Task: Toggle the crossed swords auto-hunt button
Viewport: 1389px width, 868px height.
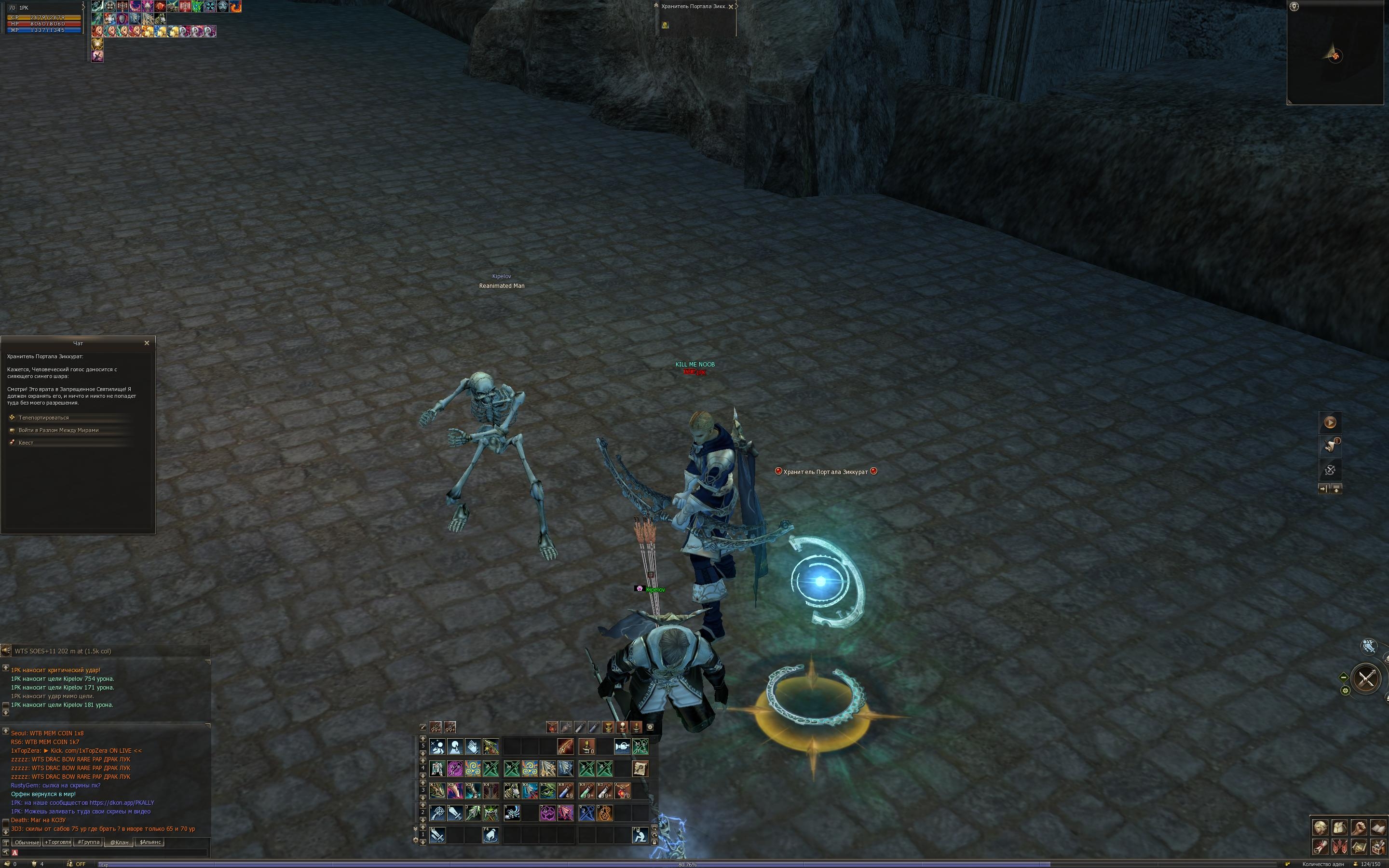Action: click(1365, 678)
